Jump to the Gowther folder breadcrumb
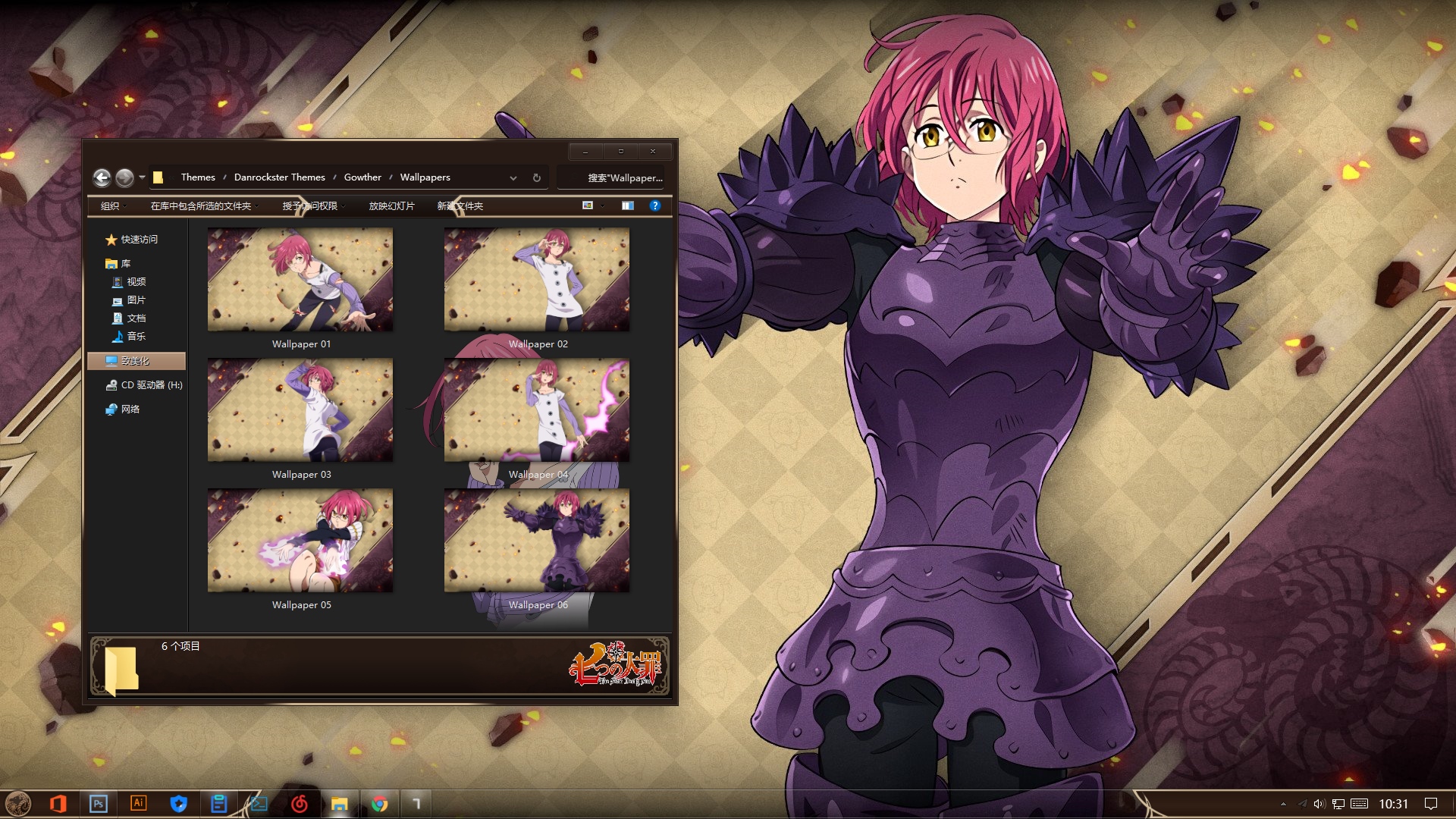 [x=362, y=177]
